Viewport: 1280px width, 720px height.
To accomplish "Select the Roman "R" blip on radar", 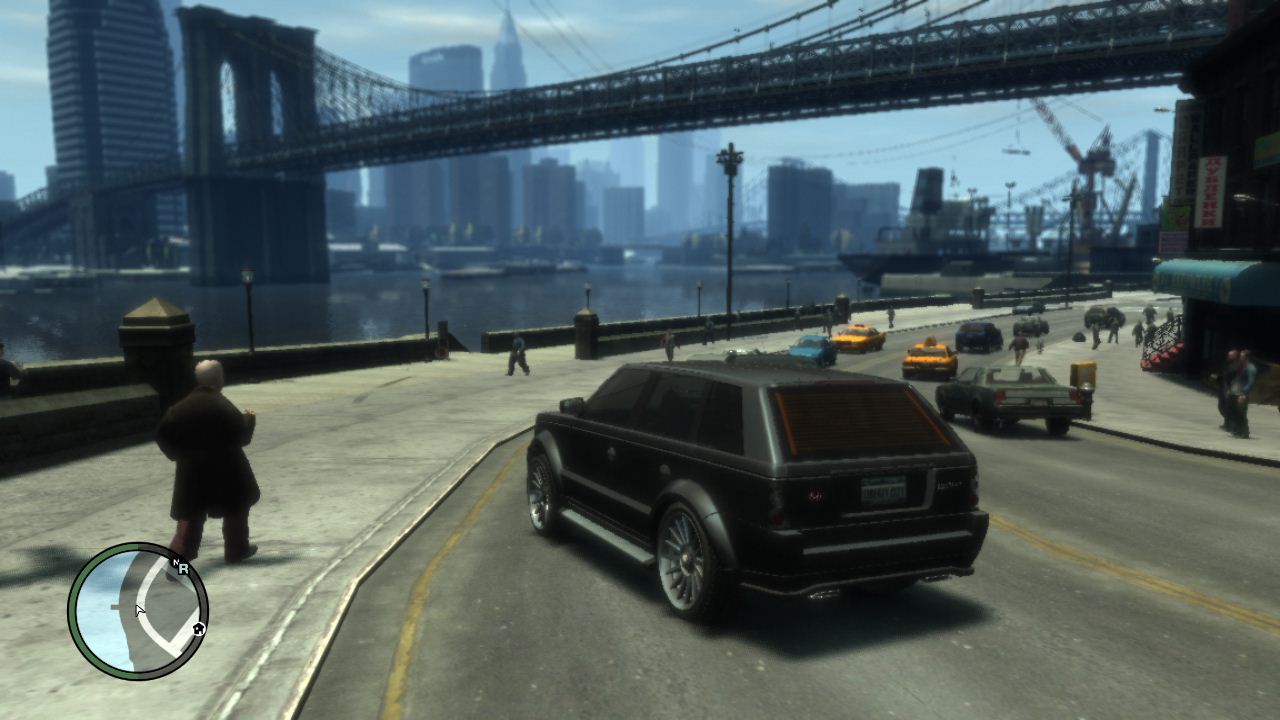I will point(185,569).
